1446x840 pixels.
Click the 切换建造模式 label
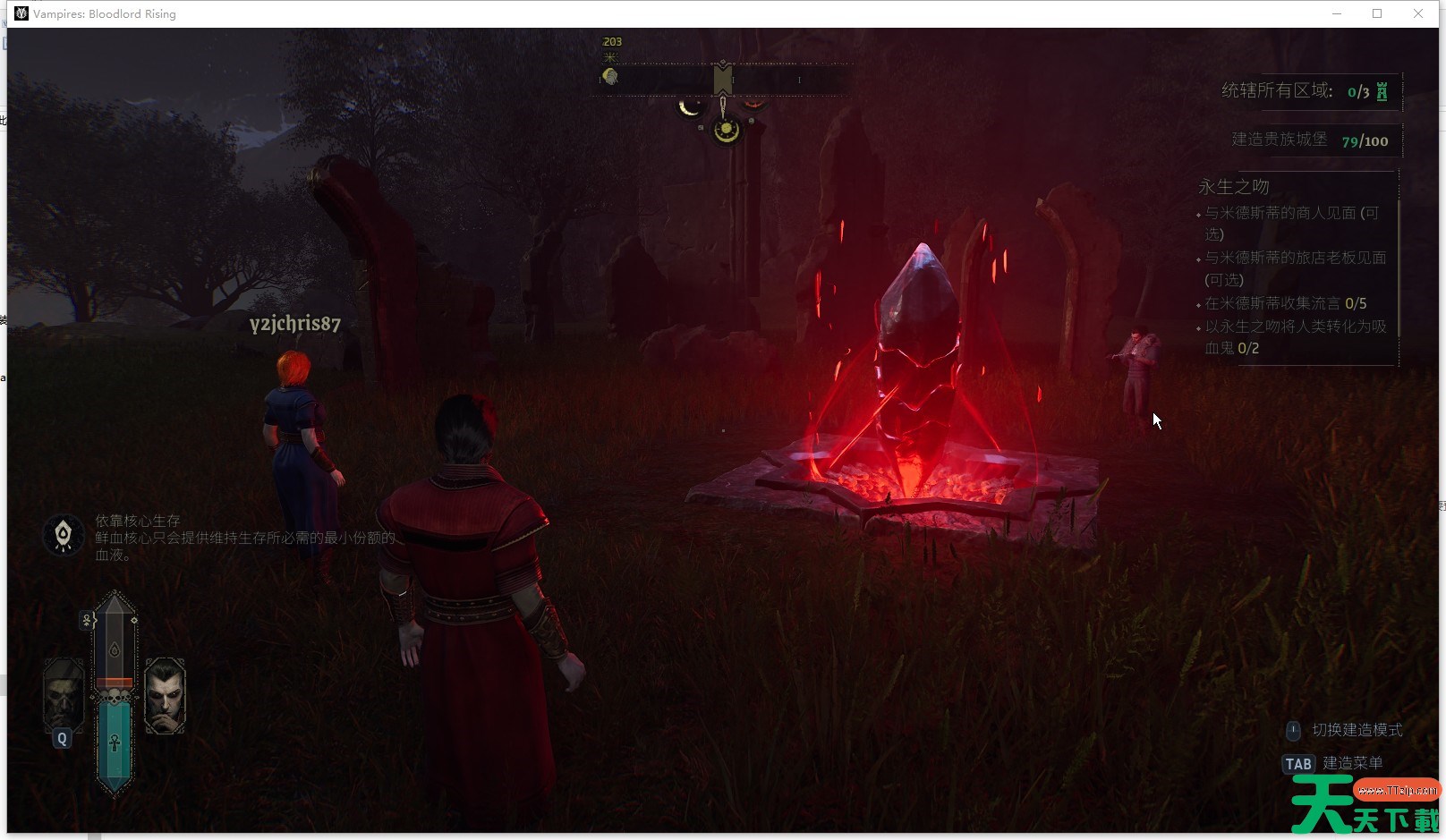tap(1357, 730)
